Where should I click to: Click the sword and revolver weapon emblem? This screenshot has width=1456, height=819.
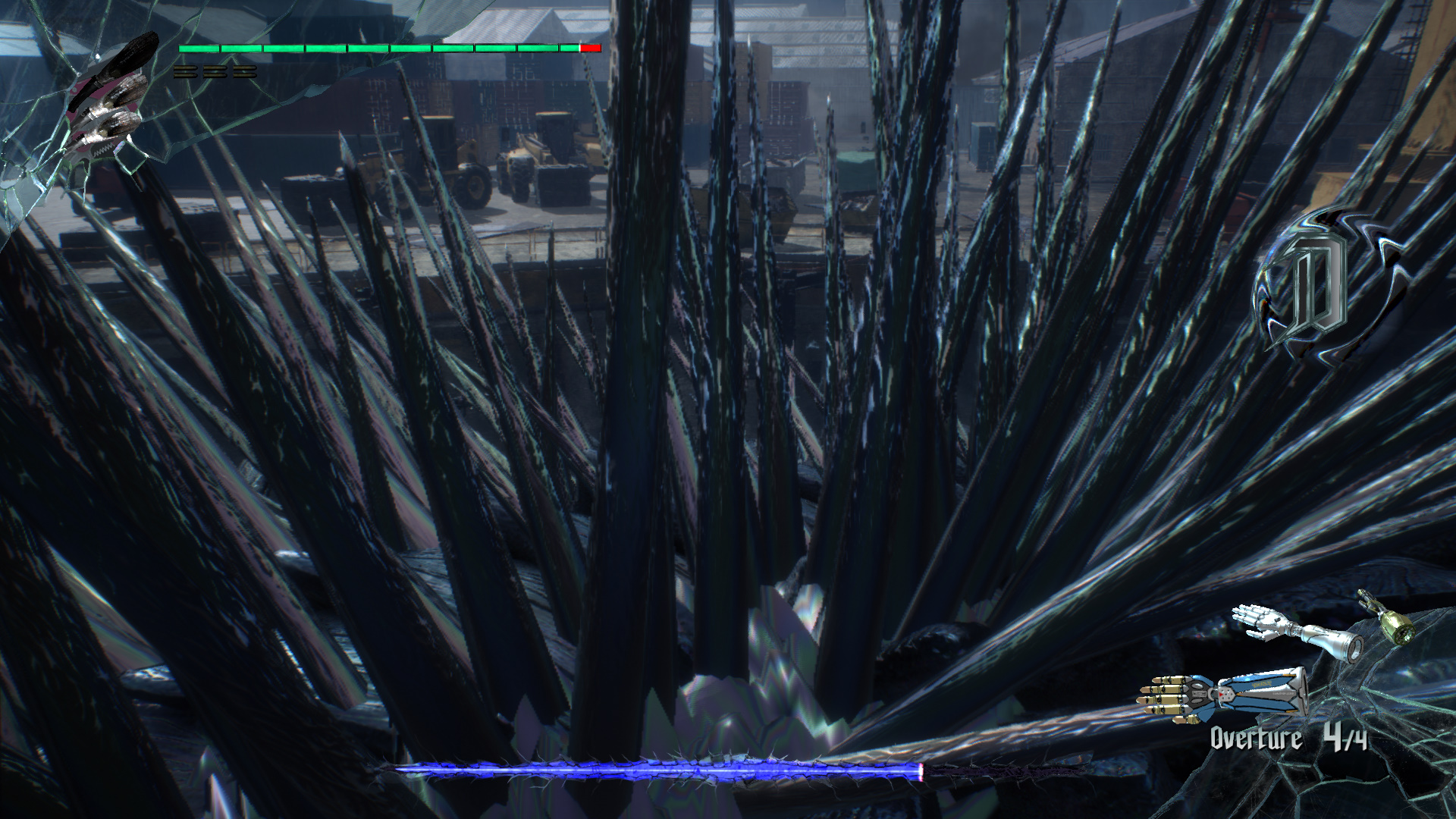[108, 99]
